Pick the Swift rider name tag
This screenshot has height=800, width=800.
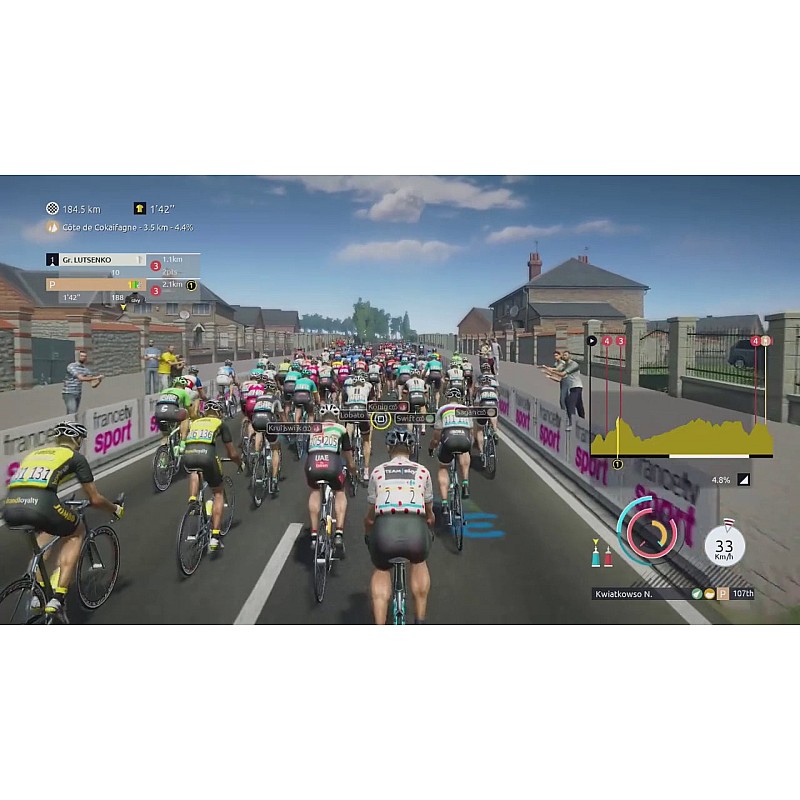(413, 419)
